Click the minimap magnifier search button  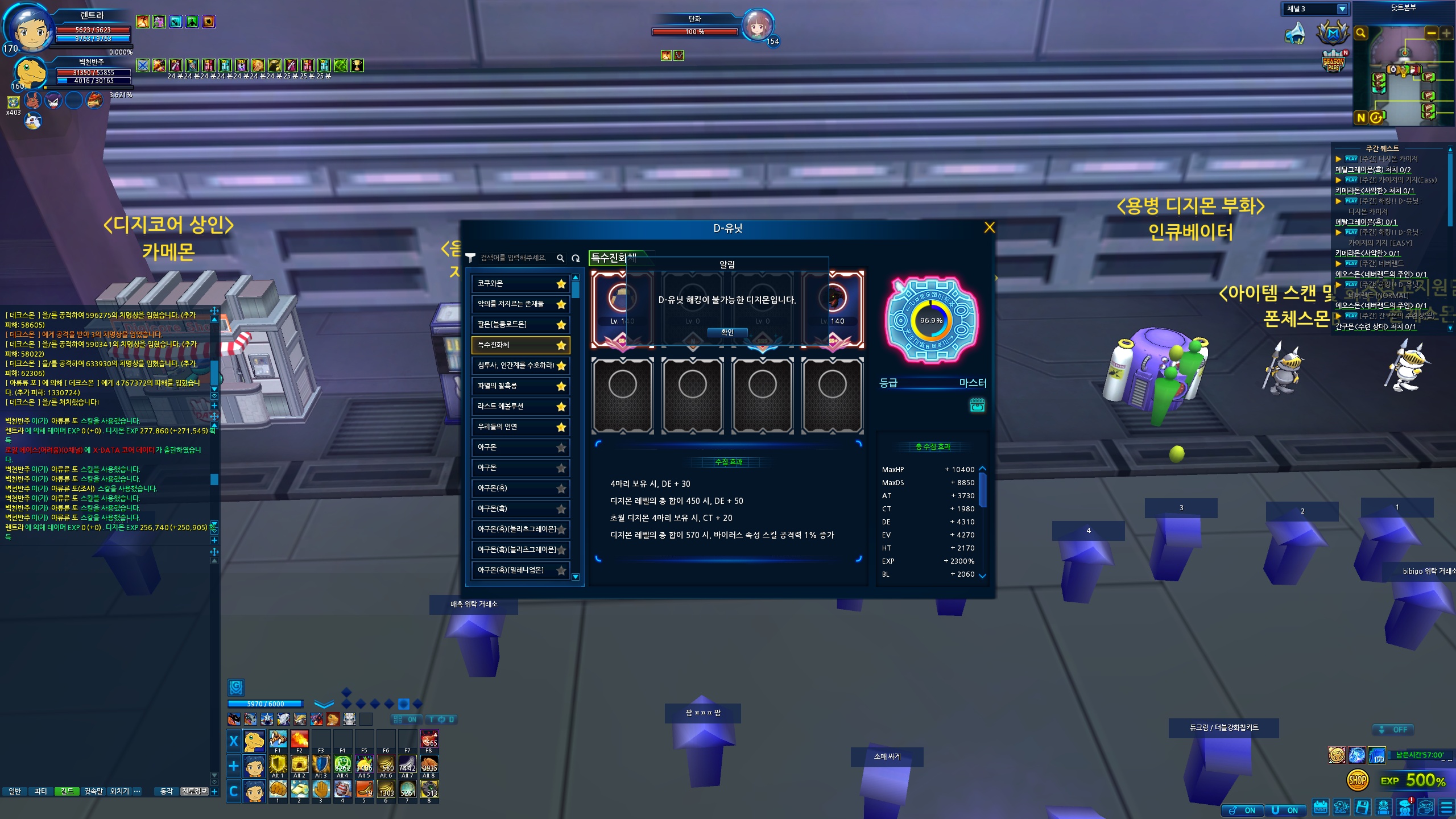coord(1361,33)
